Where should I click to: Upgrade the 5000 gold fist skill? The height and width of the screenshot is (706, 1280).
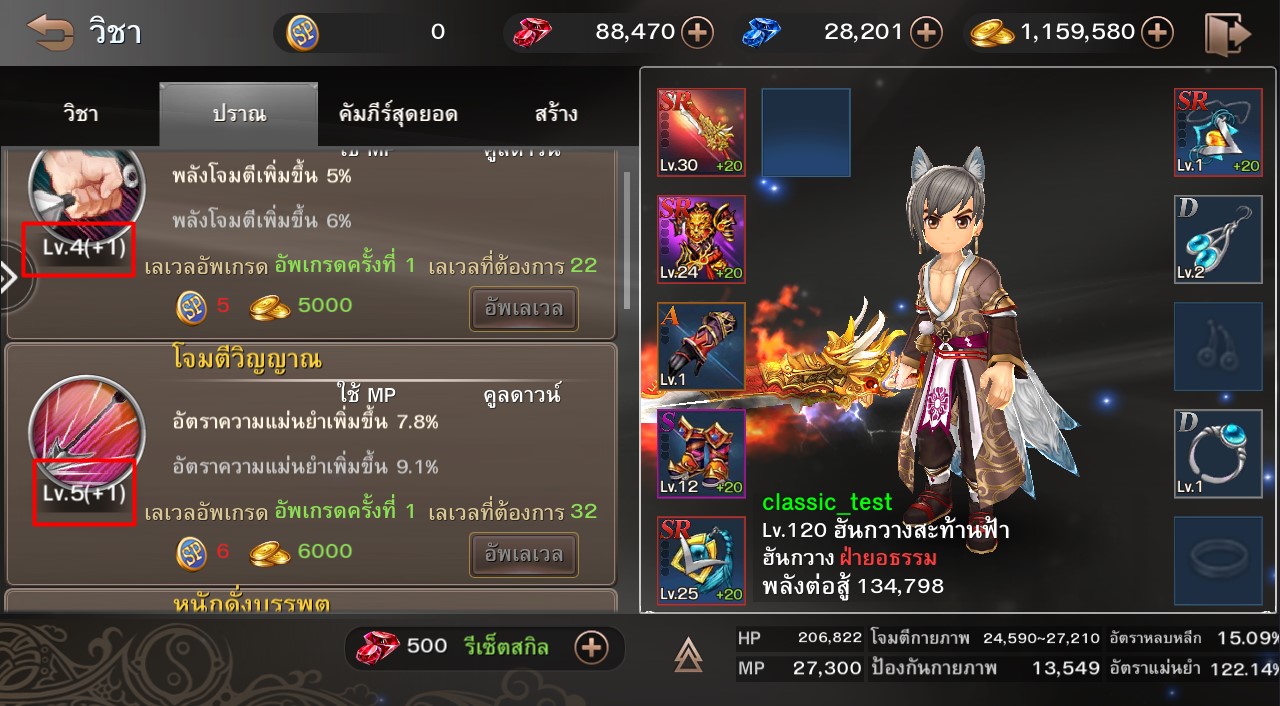[524, 308]
